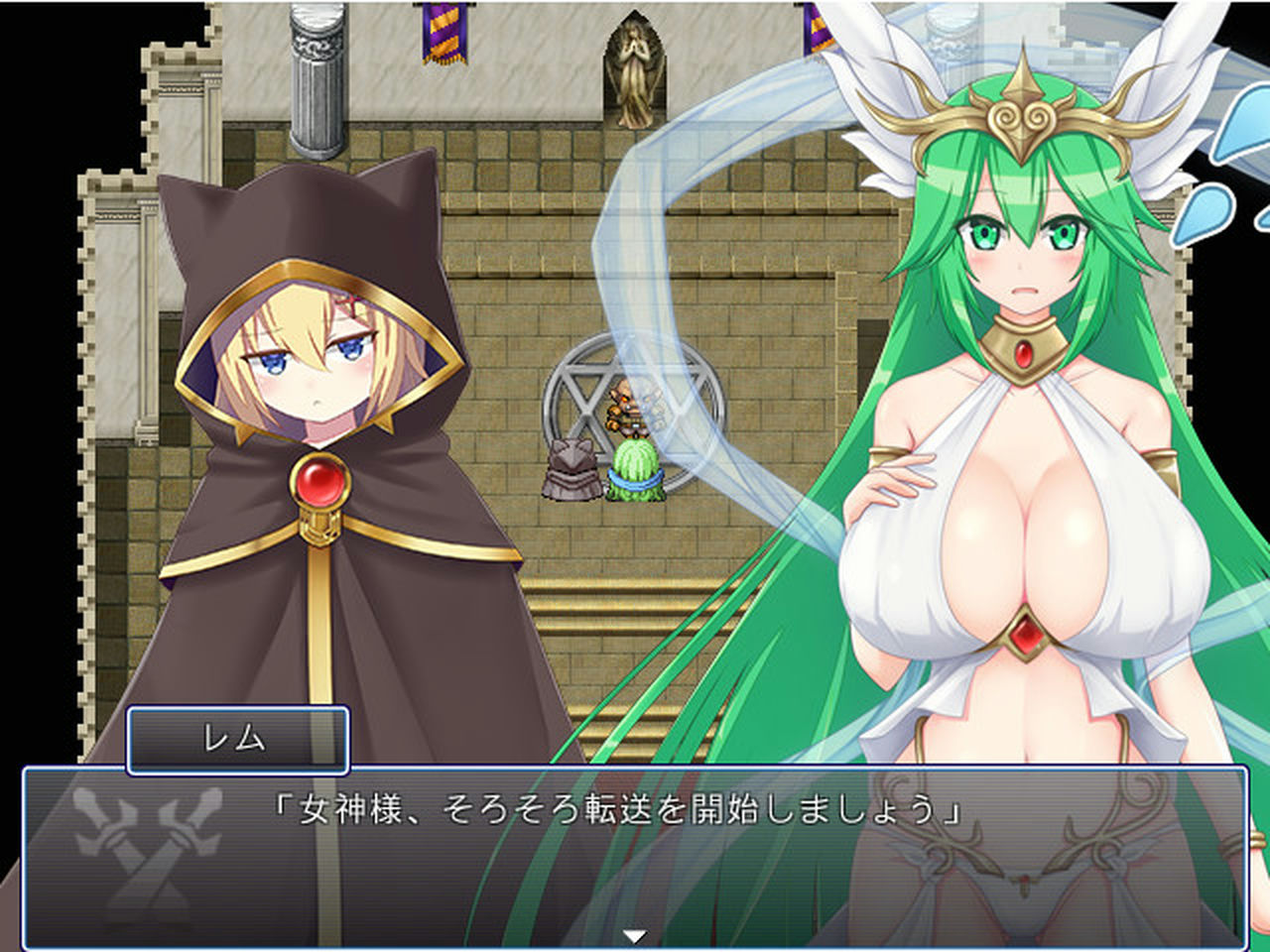1270x952 pixels.
Task: Click the praying angel statue in the alcove
Action: (635, 74)
